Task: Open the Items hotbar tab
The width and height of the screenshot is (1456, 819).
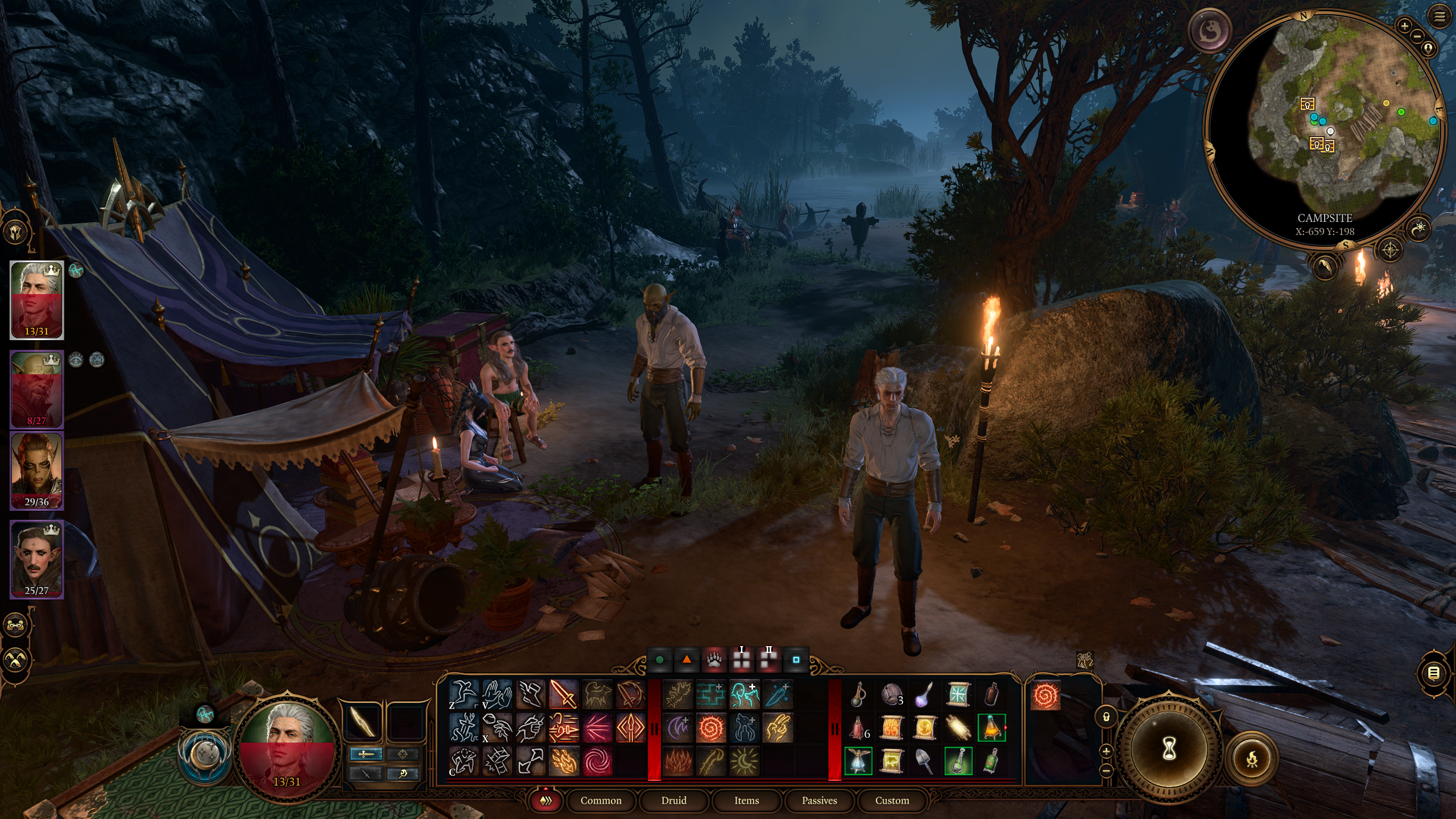Action: click(746, 800)
